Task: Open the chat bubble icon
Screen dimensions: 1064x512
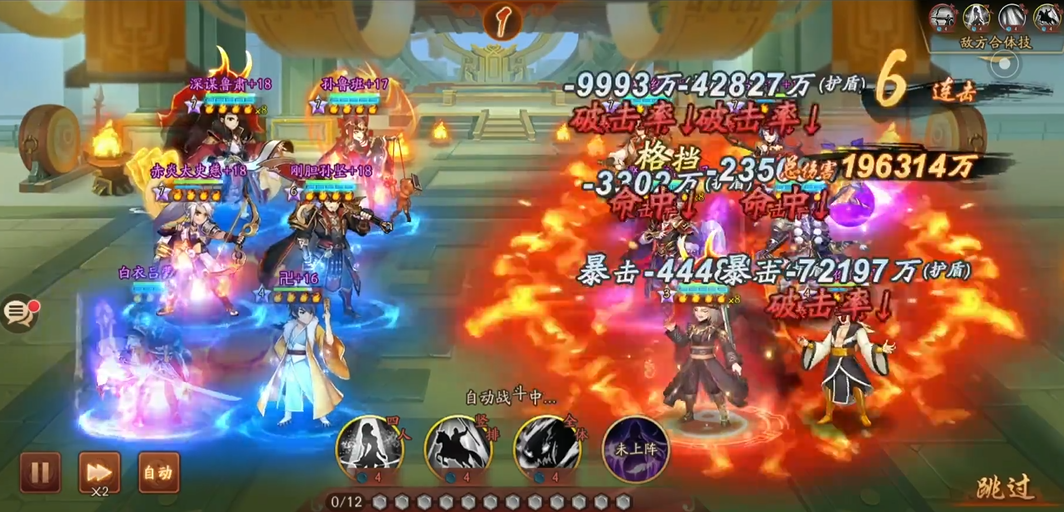Action: (x=19, y=314)
